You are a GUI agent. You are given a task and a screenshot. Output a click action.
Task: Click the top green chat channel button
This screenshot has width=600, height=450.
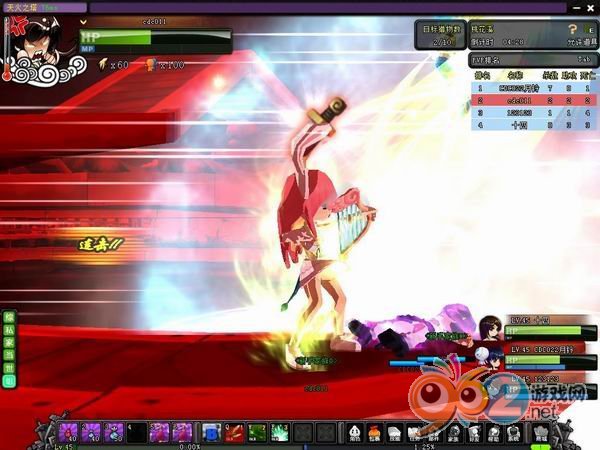tap(7, 317)
